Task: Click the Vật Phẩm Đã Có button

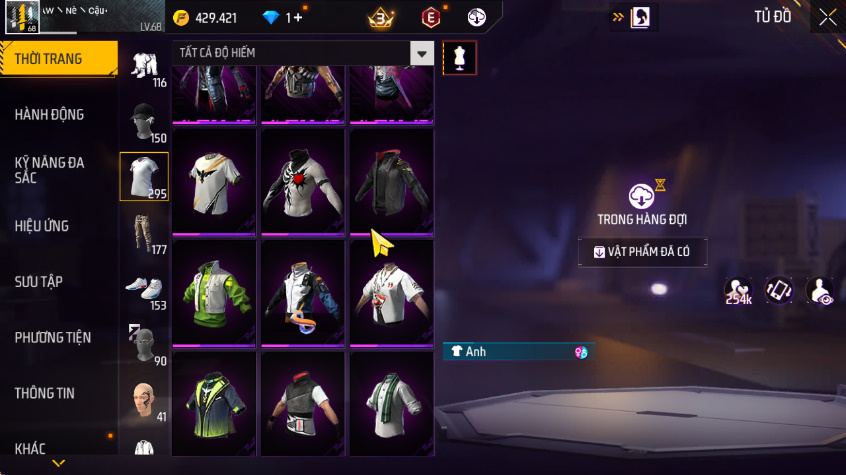Action: [642, 252]
